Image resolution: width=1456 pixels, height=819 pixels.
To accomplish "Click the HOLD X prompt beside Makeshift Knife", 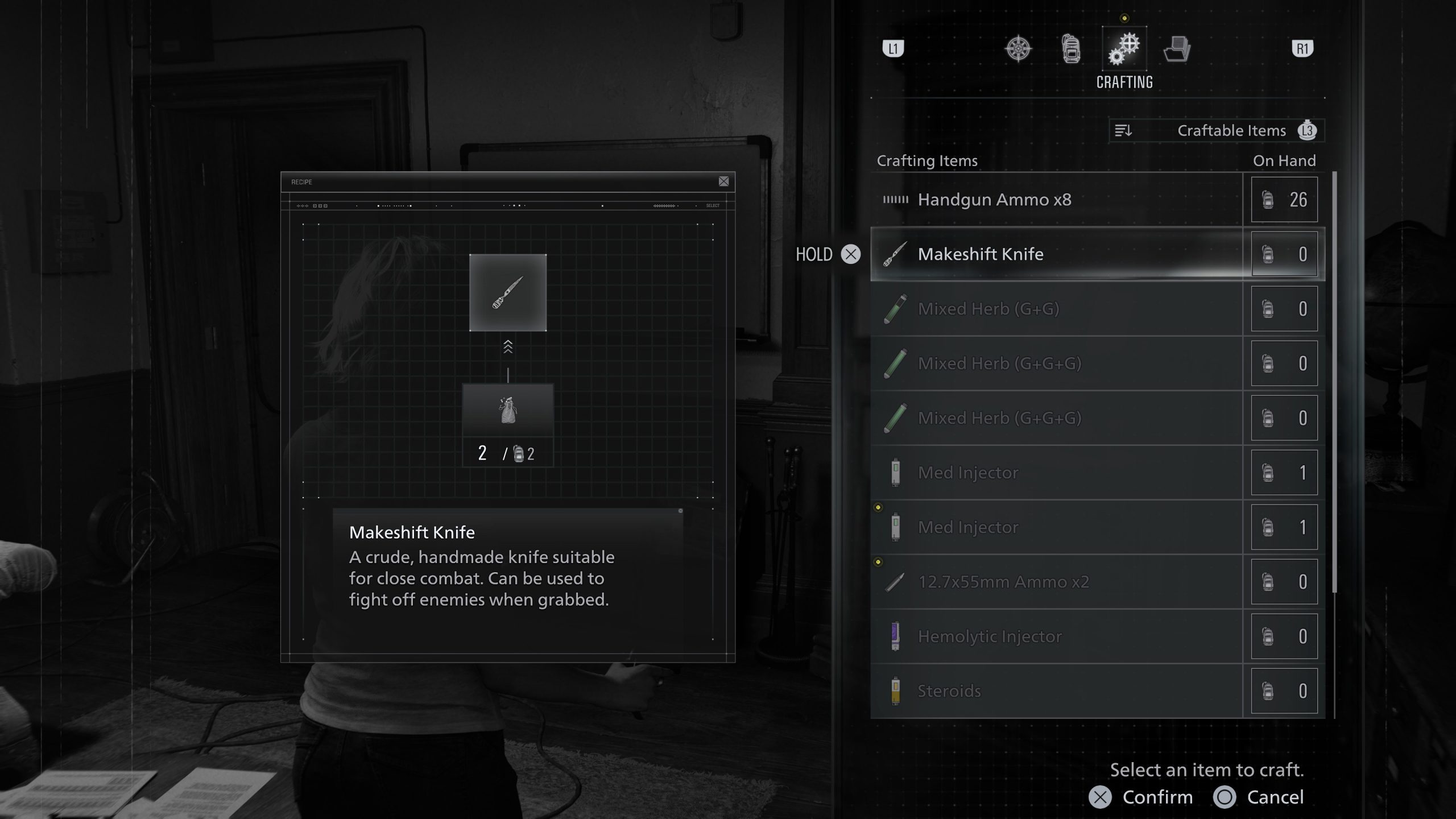I will [830, 255].
